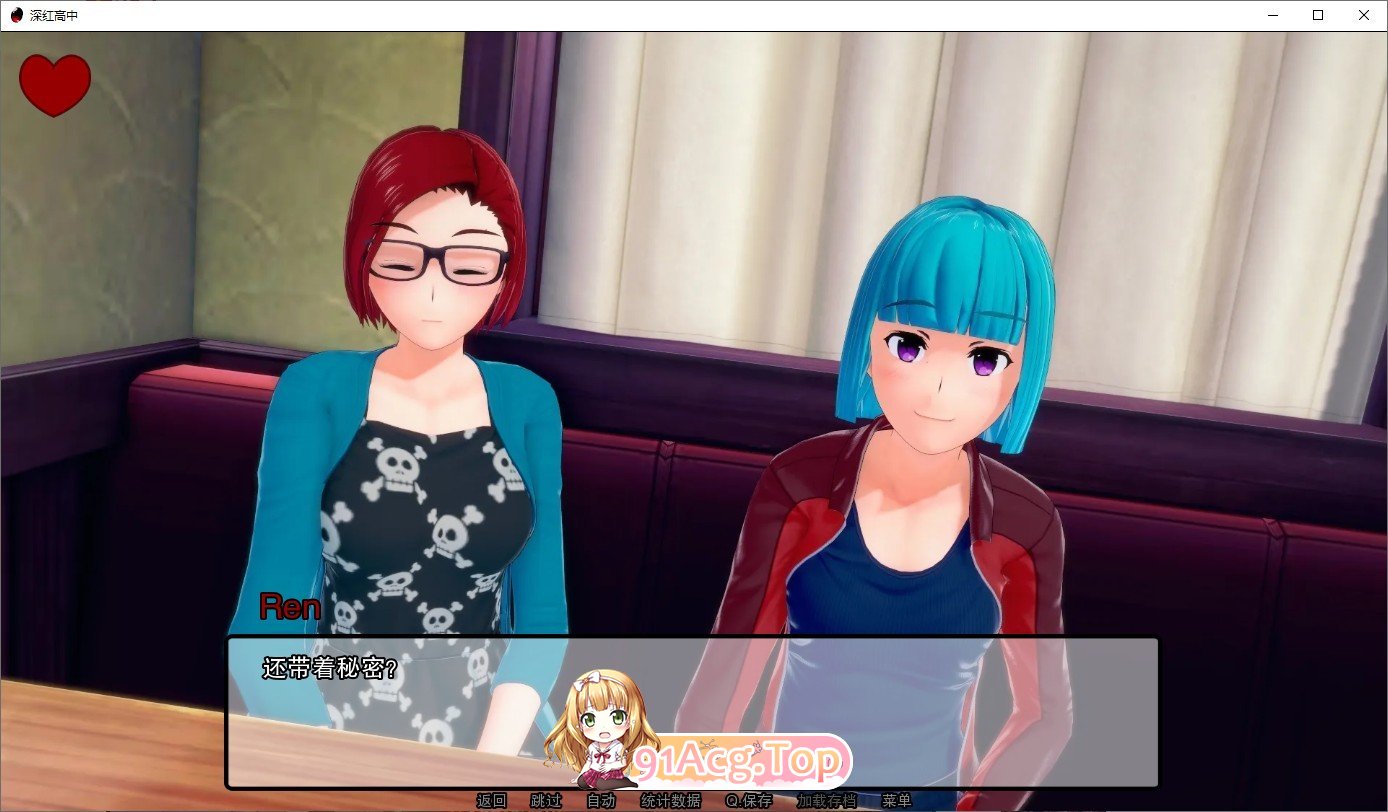Enable 自动 auto-read mode

pyautogui.click(x=601, y=800)
